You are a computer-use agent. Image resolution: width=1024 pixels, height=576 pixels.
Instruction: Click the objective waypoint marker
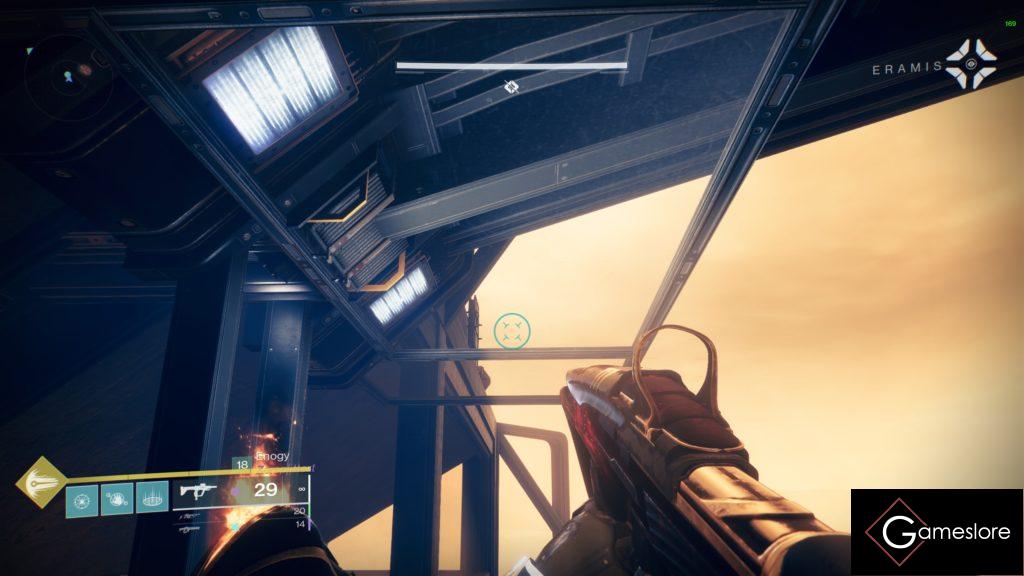(x=511, y=88)
